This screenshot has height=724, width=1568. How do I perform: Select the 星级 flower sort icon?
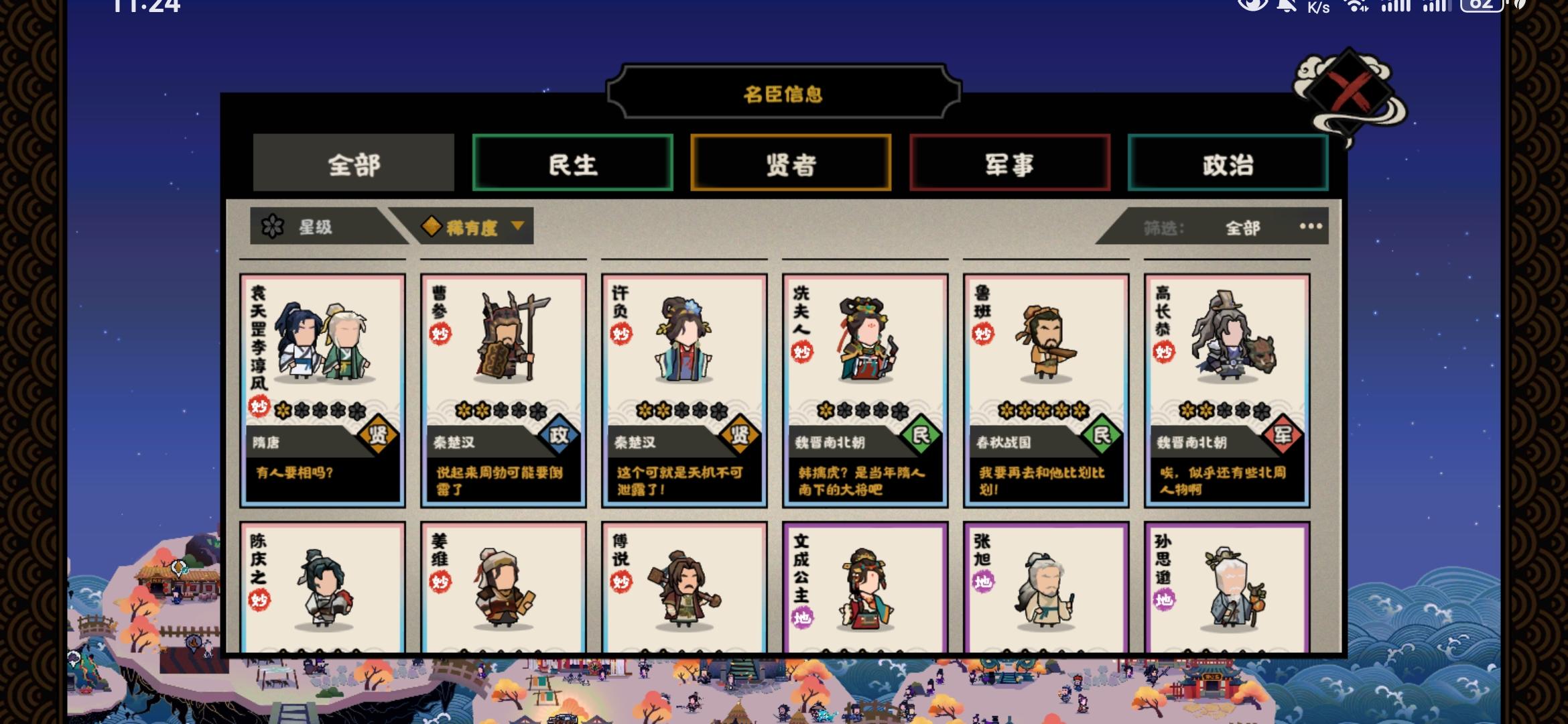click(x=273, y=227)
